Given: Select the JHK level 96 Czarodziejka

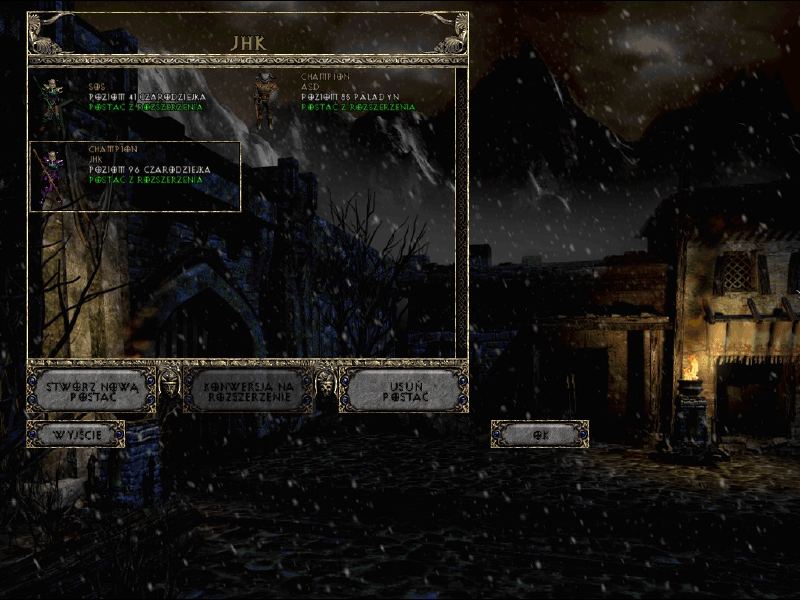Looking at the screenshot, I should (135, 176).
